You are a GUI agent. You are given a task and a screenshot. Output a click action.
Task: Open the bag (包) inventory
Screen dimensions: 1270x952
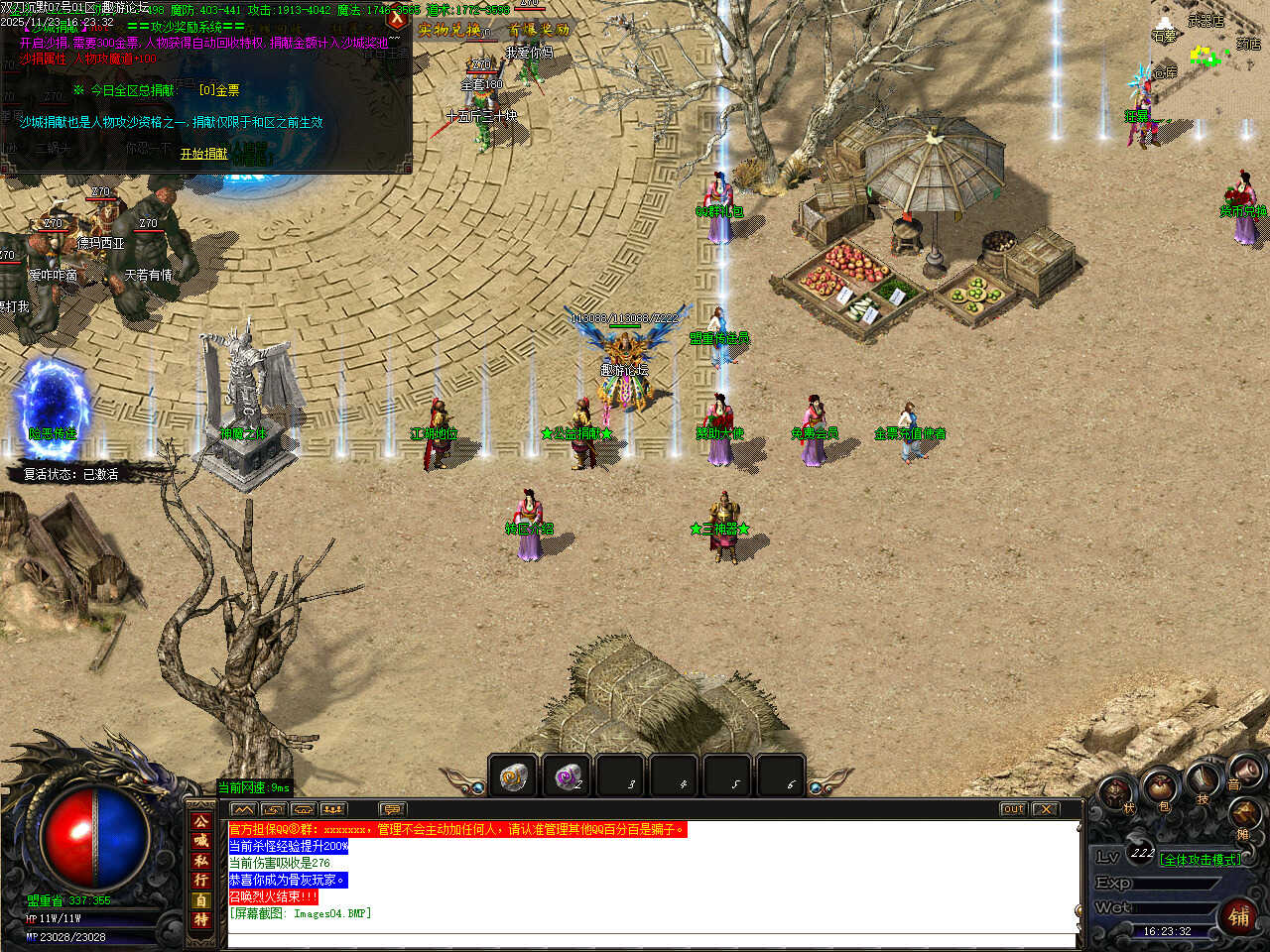[x=1159, y=789]
